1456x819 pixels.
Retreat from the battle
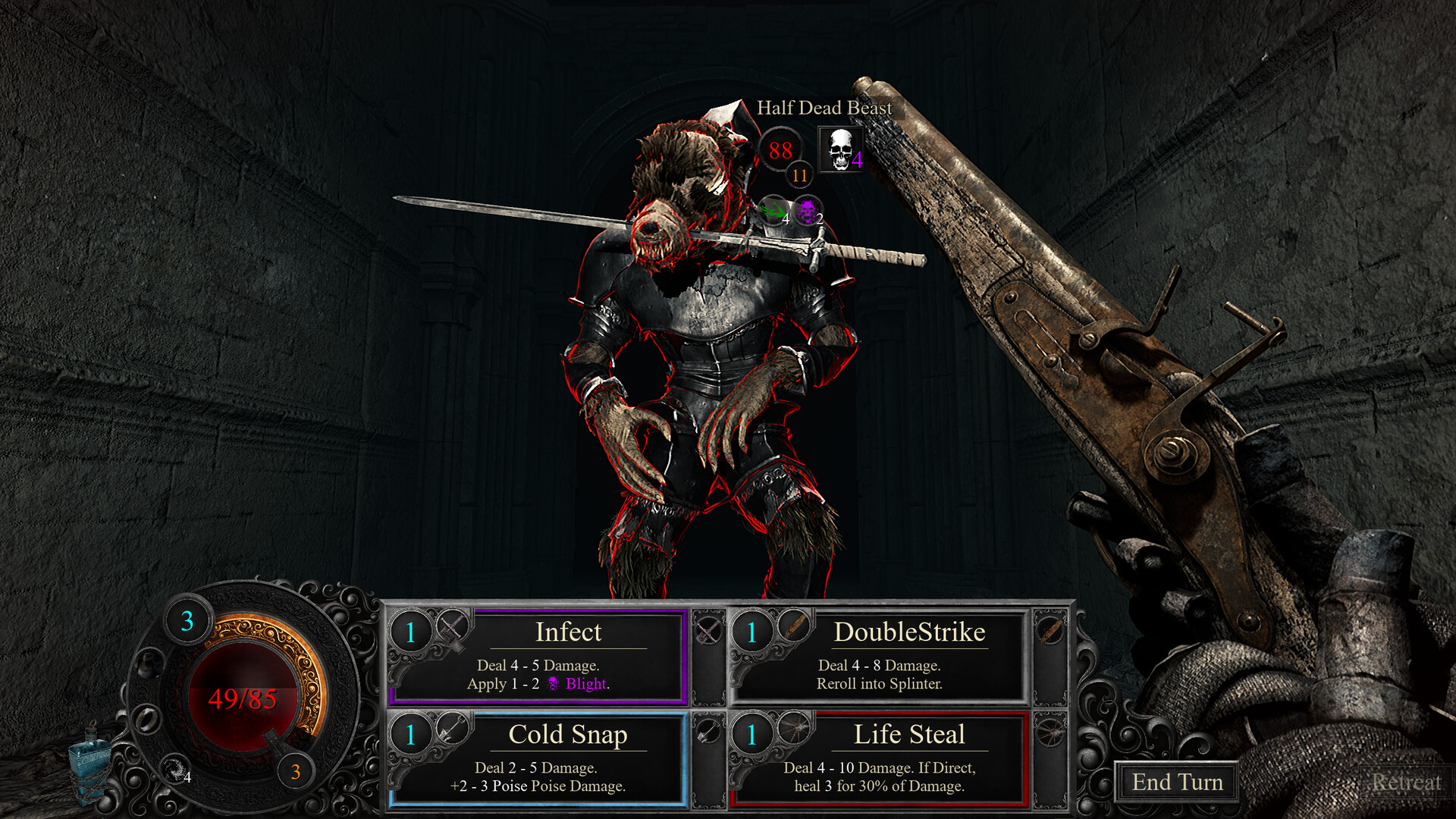(x=1405, y=782)
